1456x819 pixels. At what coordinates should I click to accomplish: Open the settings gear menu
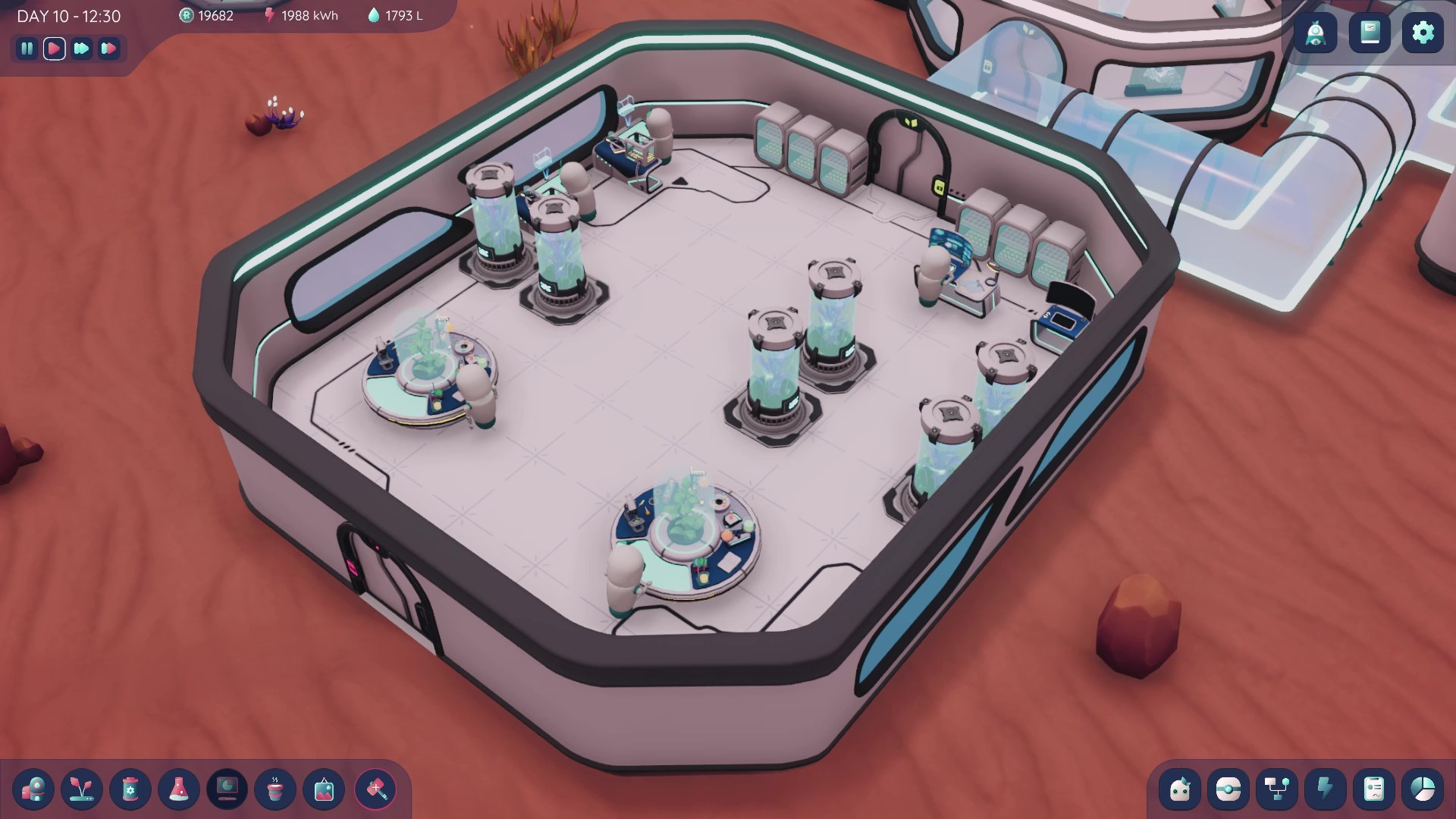click(1424, 33)
